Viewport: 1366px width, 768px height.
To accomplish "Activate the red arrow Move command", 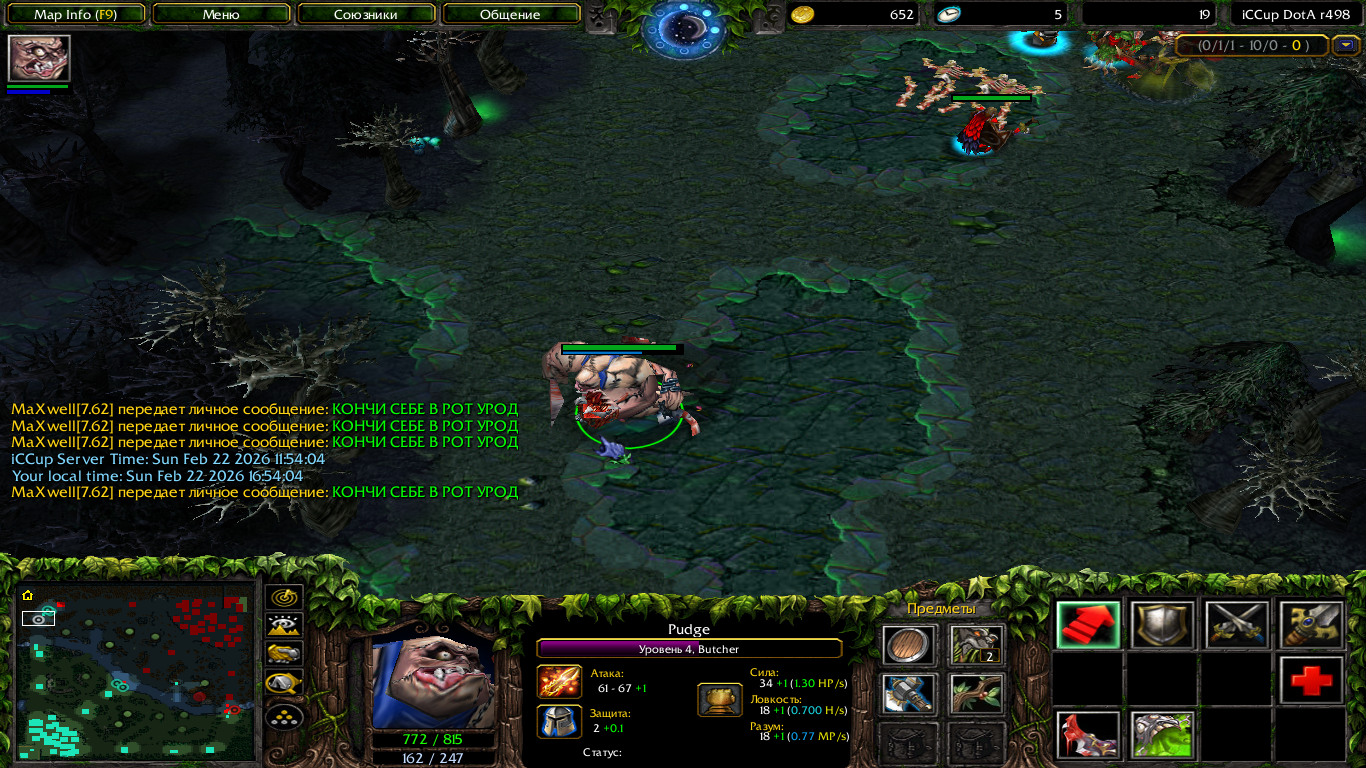I will click(x=1088, y=625).
